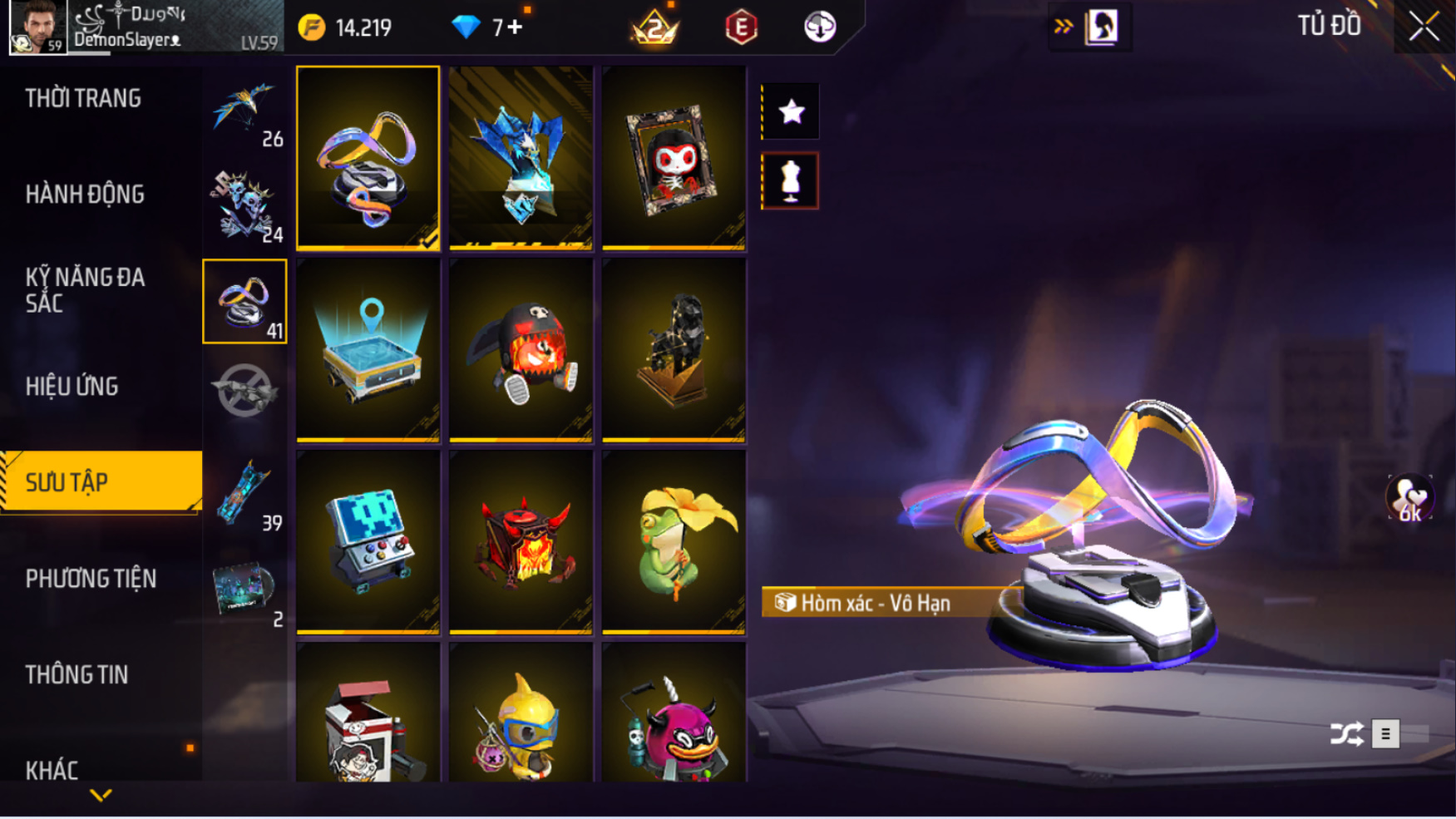
Task: Tap the shuffle random button
Action: click(x=1346, y=734)
